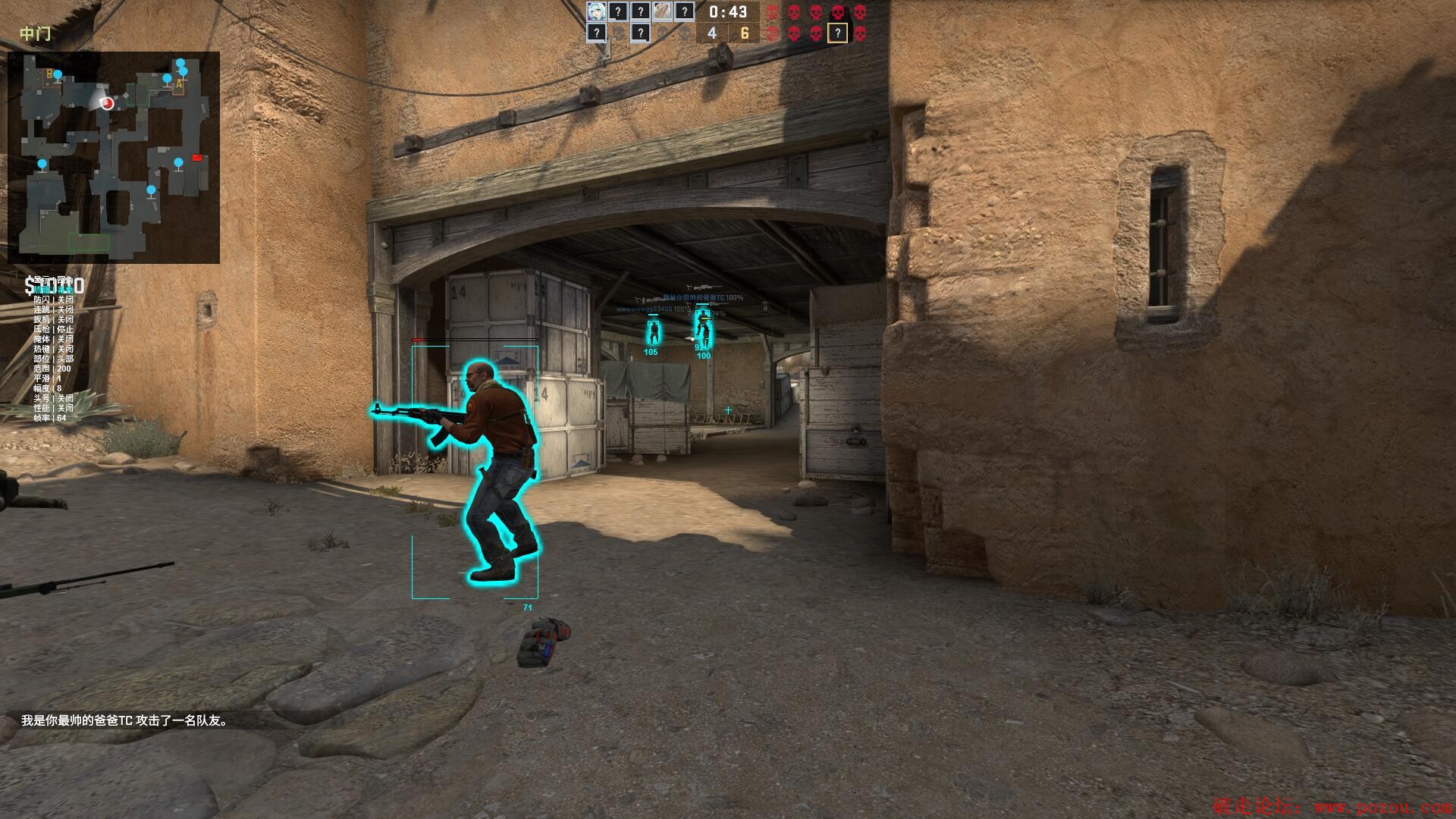Toggle the 防闪 overlay option
The height and width of the screenshot is (819, 1456).
click(53, 300)
